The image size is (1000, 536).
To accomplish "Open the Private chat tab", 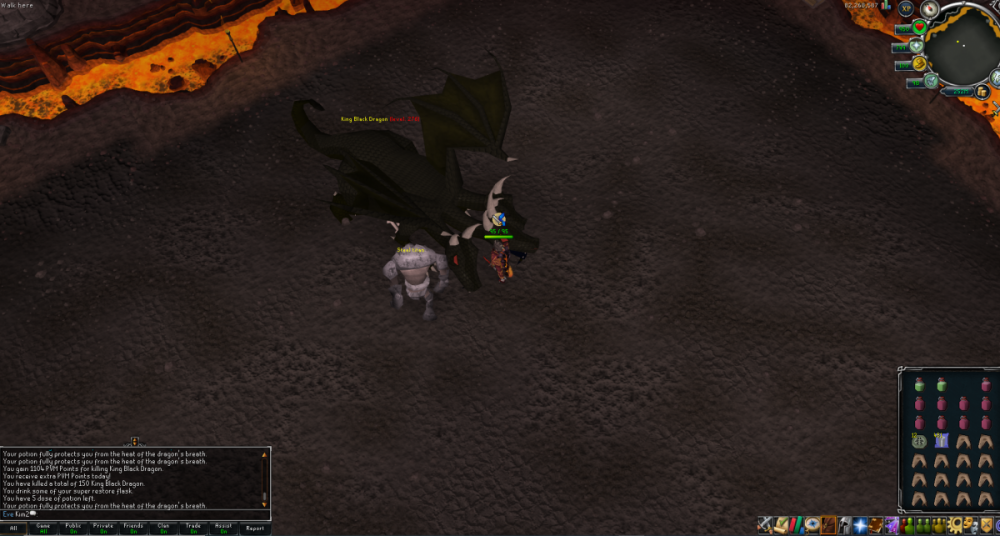I will 103,528.
